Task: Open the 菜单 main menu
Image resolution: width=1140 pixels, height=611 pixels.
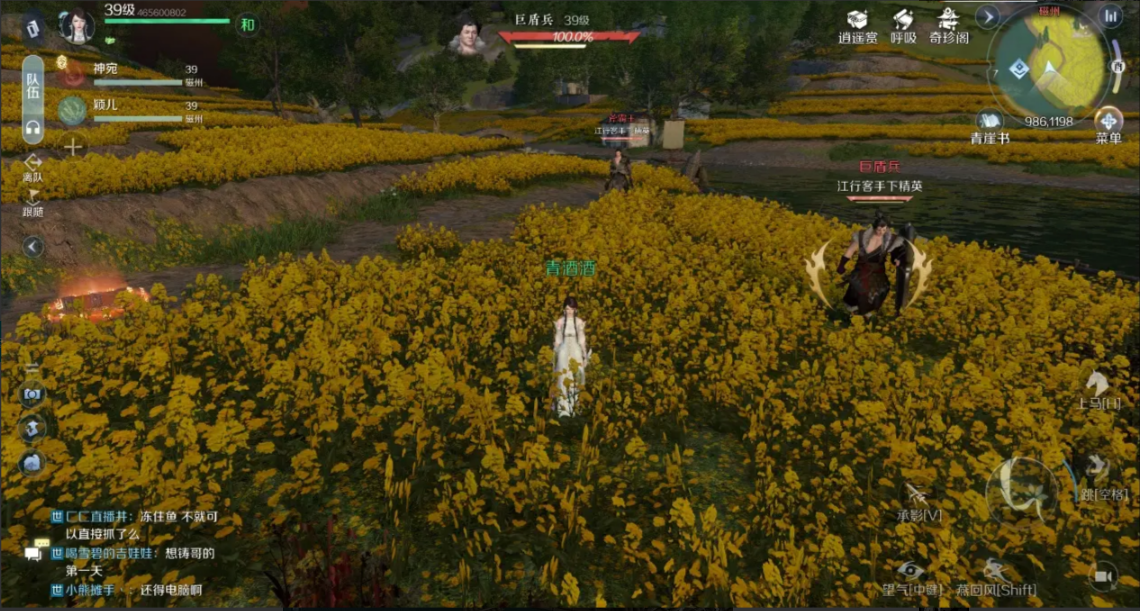Action: pos(1108,121)
